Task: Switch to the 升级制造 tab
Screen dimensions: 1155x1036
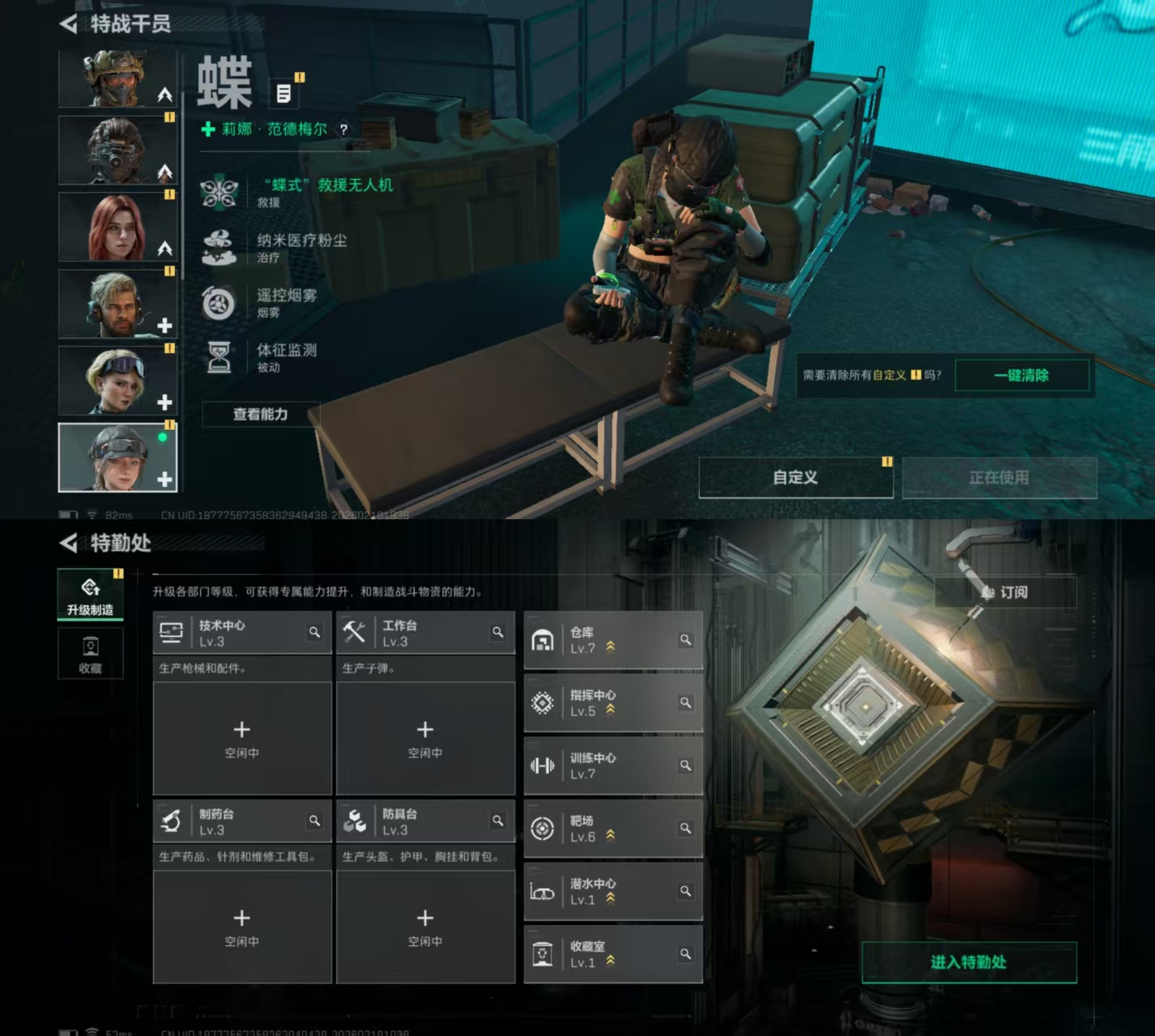Action: point(90,595)
